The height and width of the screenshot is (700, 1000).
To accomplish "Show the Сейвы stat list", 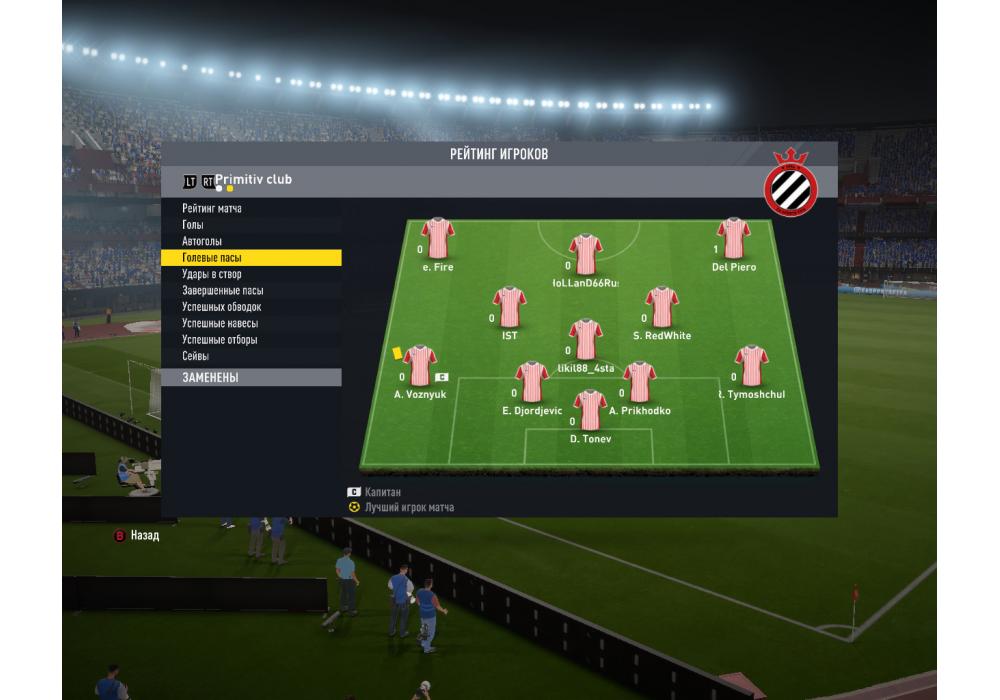I will coord(196,356).
